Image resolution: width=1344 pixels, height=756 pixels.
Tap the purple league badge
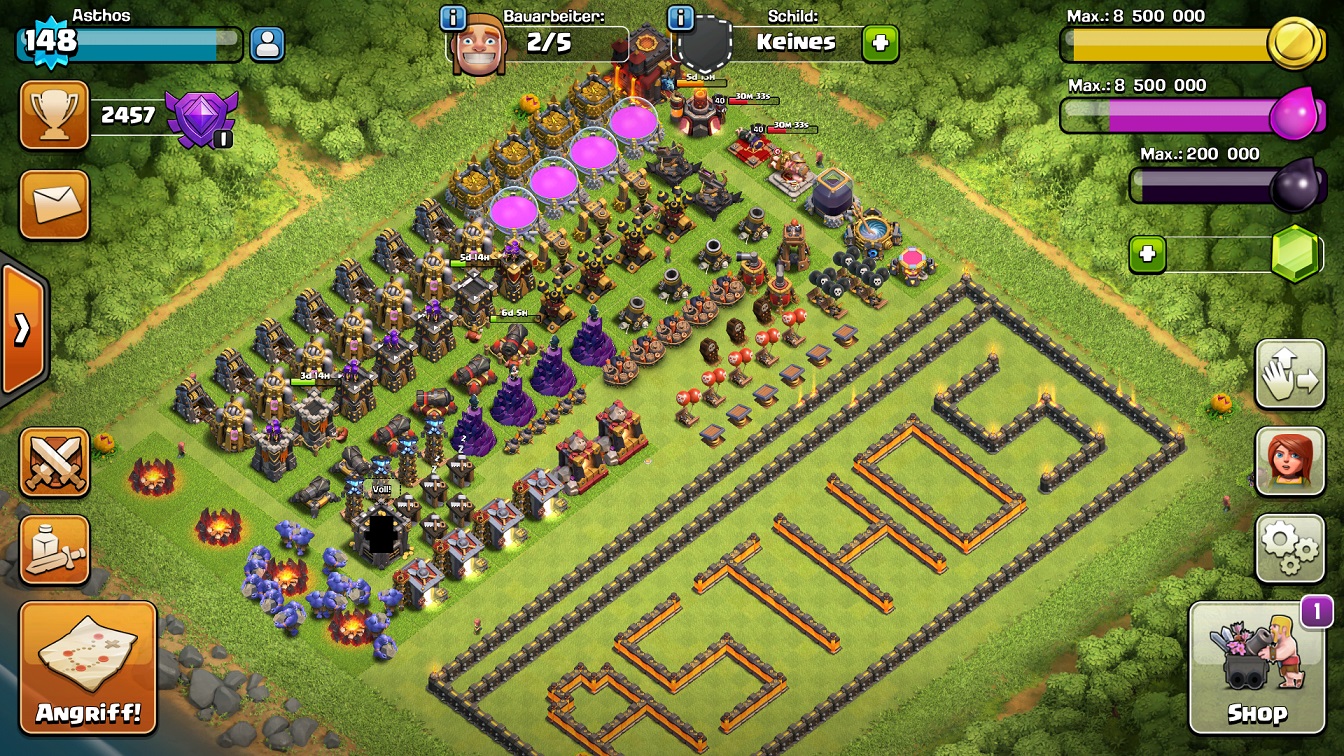pos(202,118)
